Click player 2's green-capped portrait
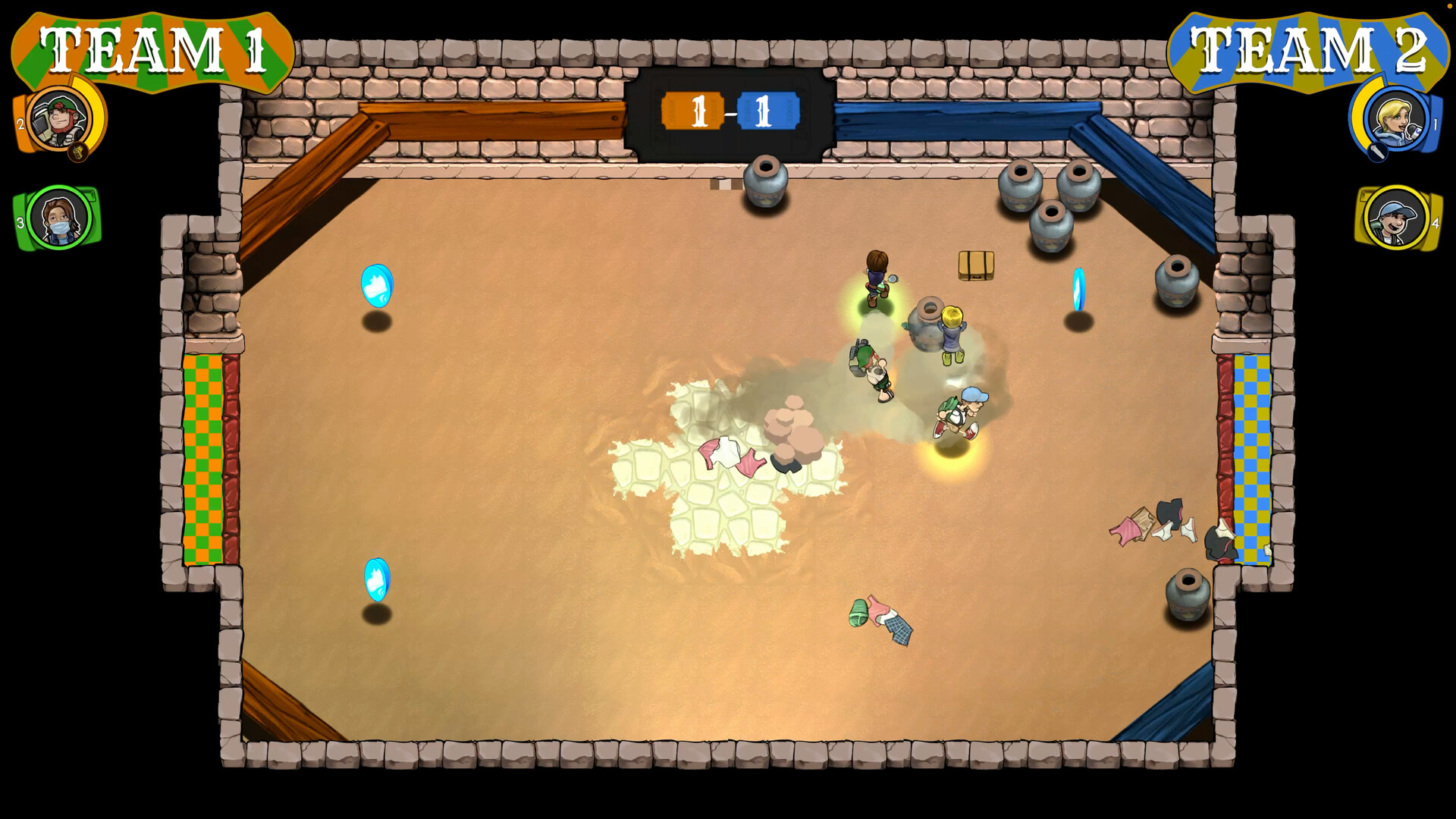This screenshot has height=819, width=1456. coord(58,119)
